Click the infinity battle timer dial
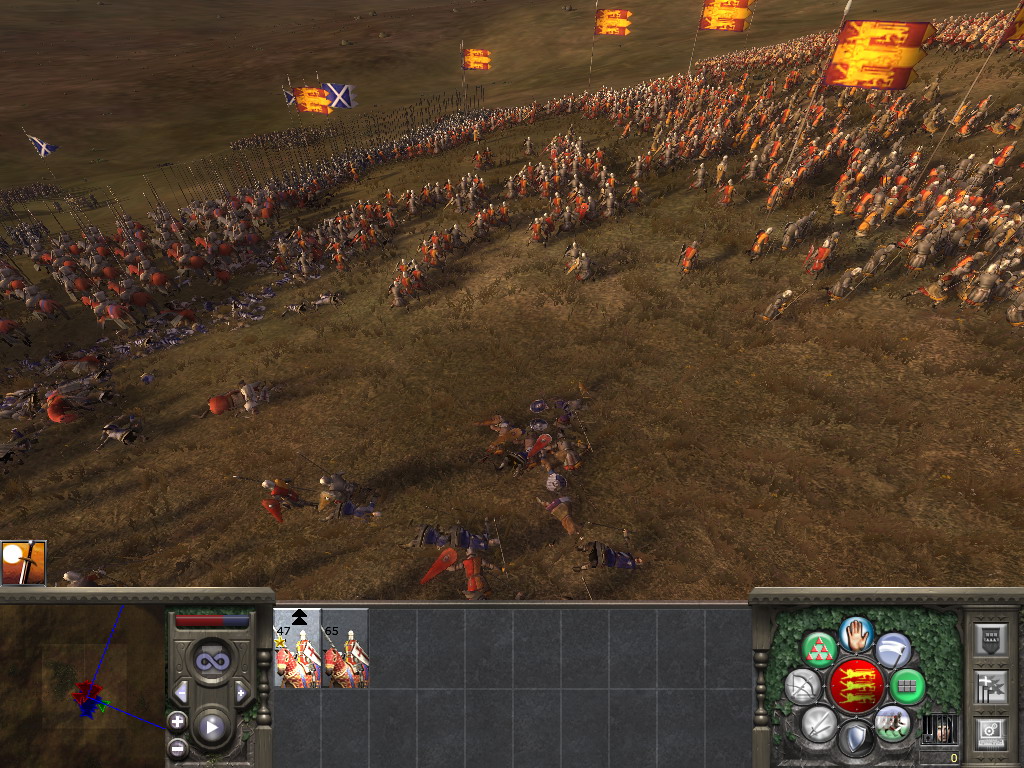This screenshot has width=1024, height=768. (211, 661)
